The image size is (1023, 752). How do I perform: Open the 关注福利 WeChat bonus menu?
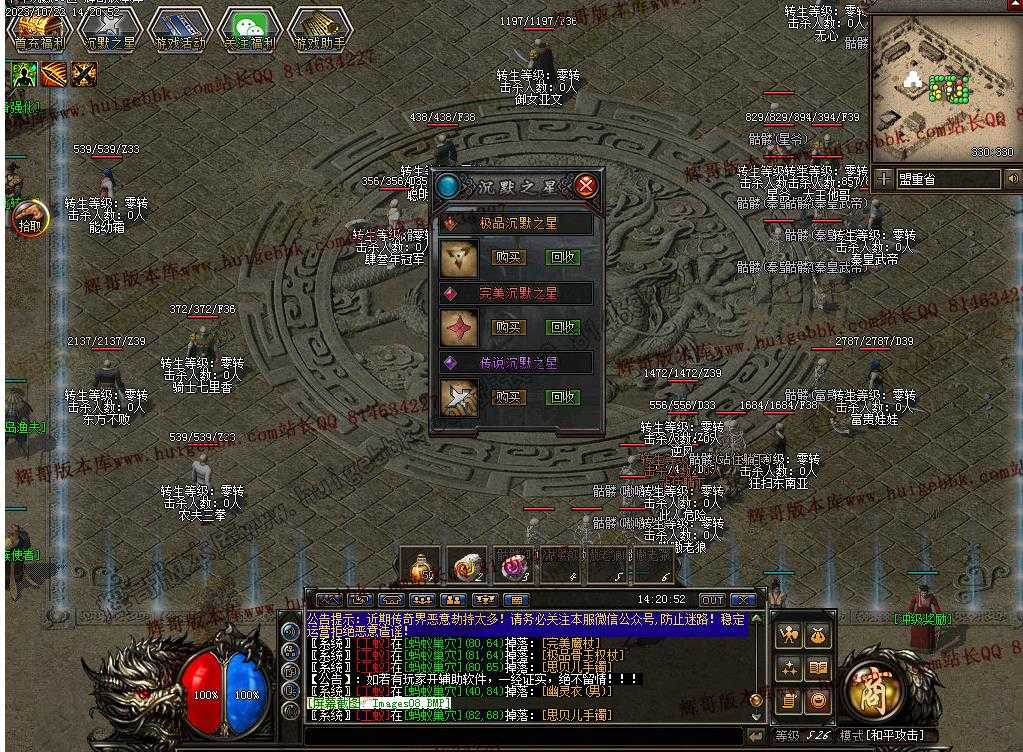[x=250, y=30]
